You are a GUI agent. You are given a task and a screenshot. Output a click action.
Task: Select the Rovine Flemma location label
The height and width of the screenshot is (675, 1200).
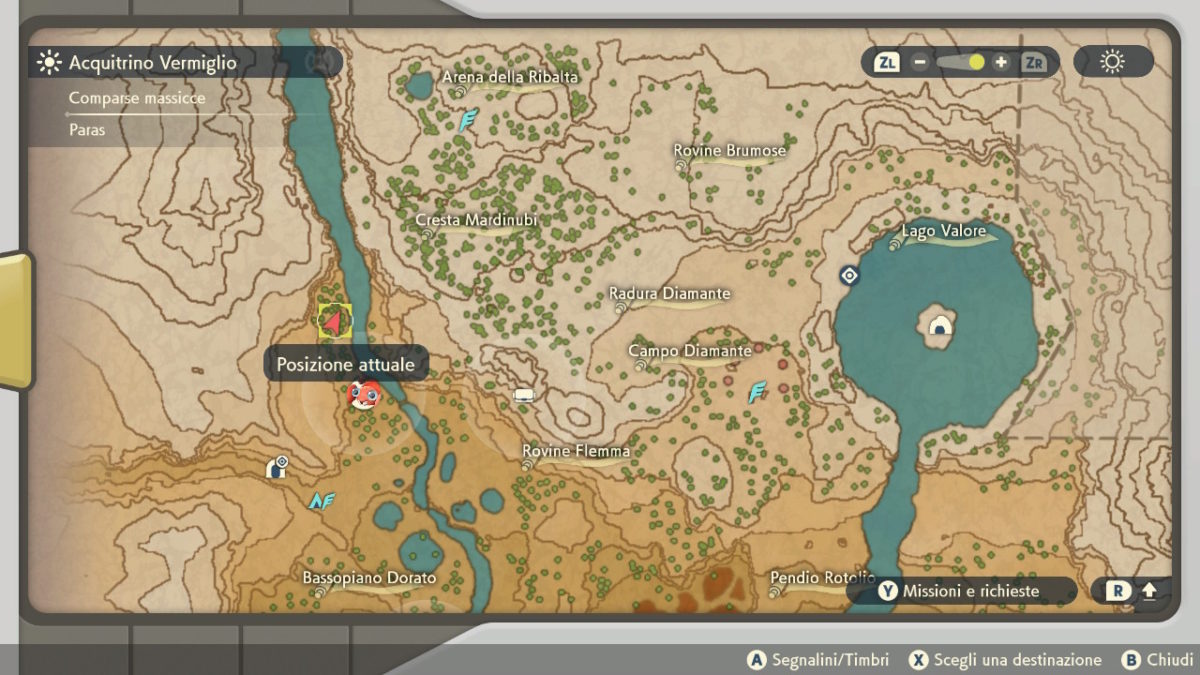click(576, 452)
